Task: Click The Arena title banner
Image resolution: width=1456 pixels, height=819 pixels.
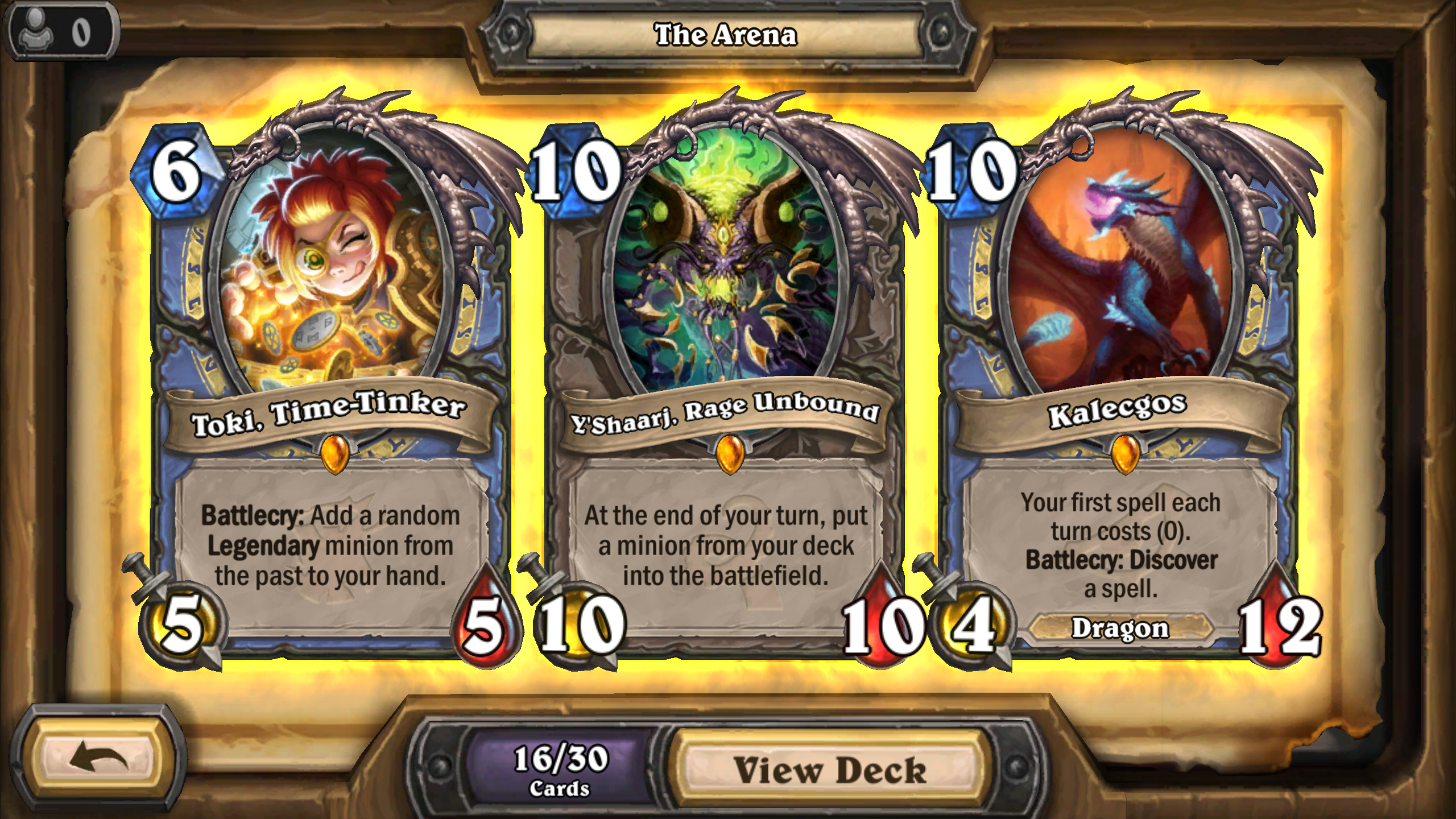Action: coord(726,33)
